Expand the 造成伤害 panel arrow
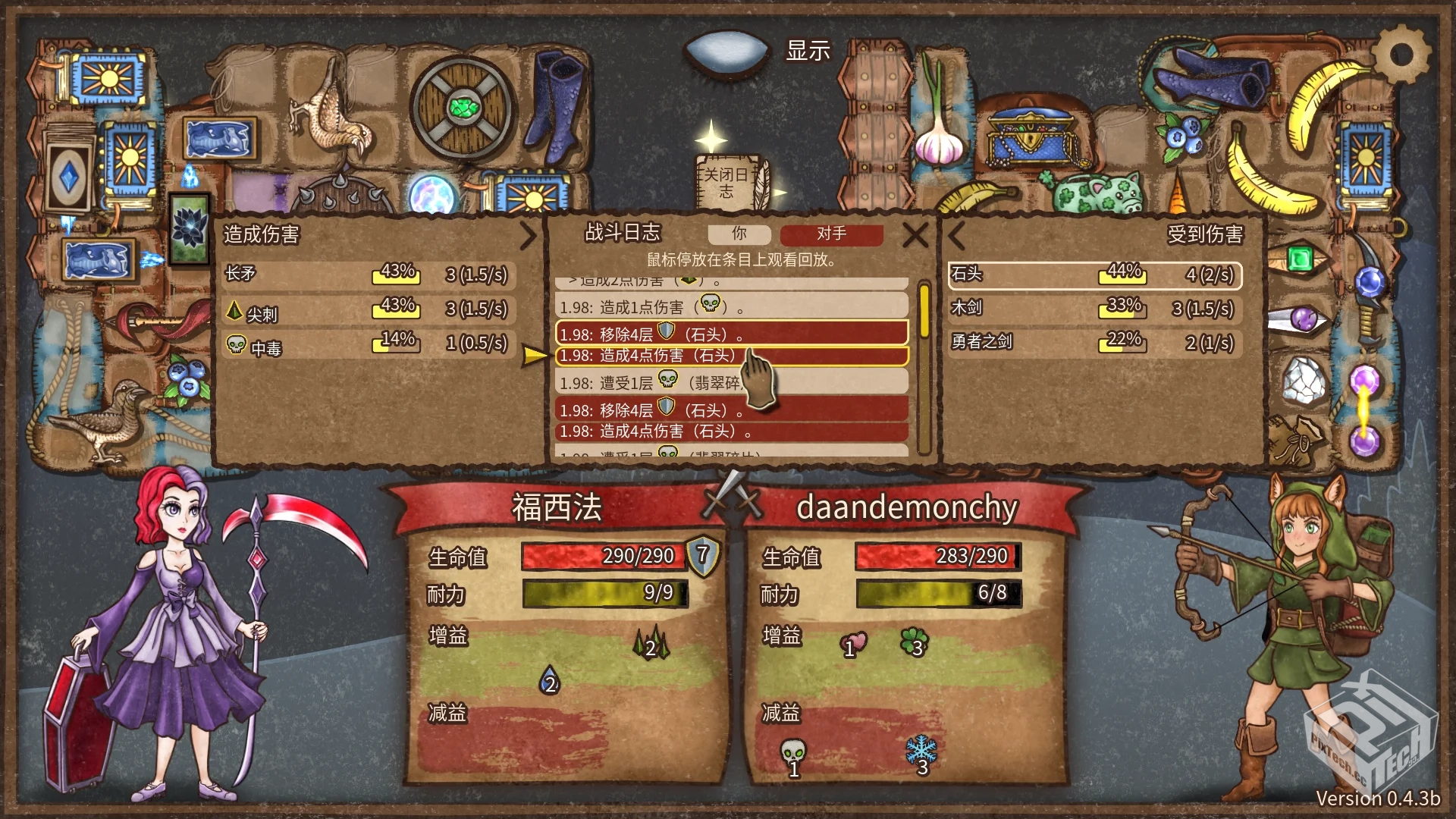This screenshot has width=1456, height=819. (529, 236)
